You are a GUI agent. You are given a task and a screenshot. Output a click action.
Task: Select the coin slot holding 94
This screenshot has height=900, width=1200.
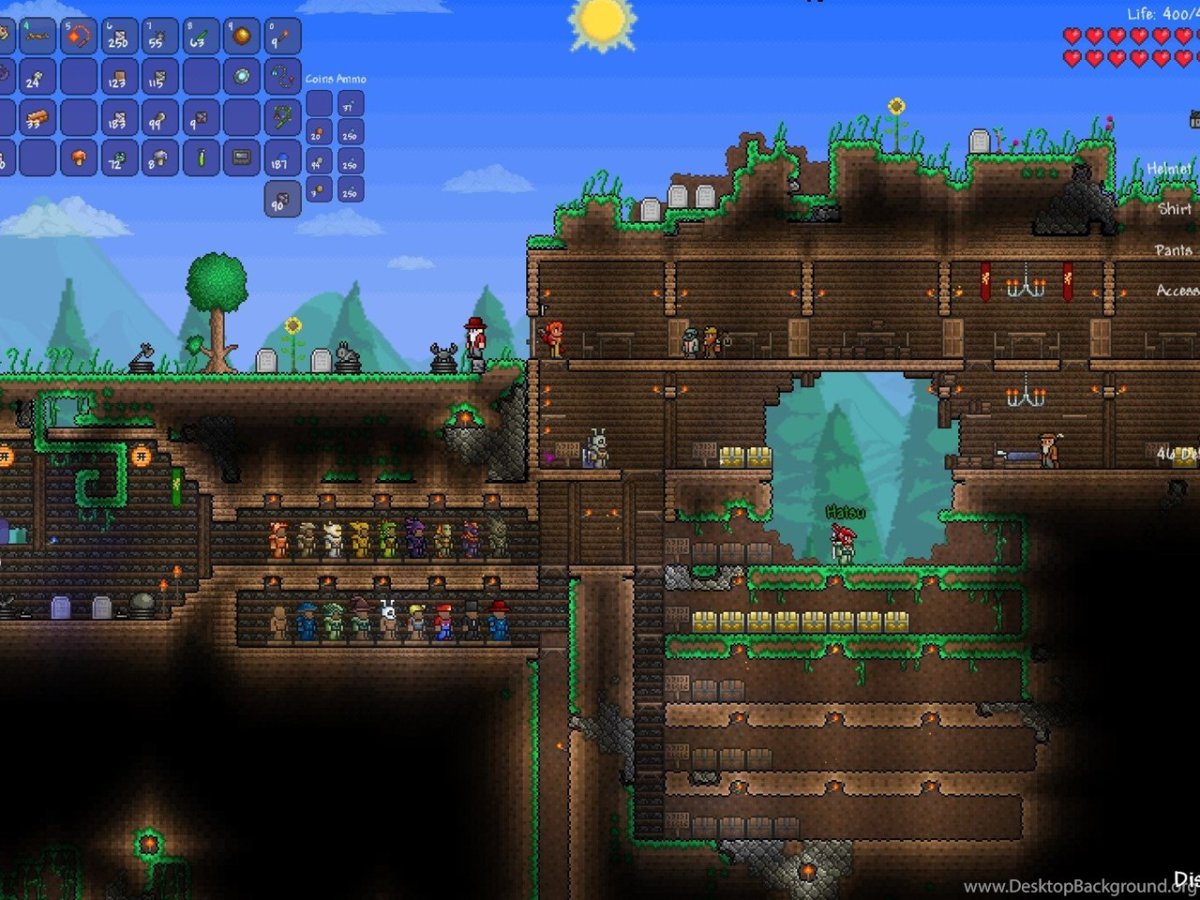(319, 160)
